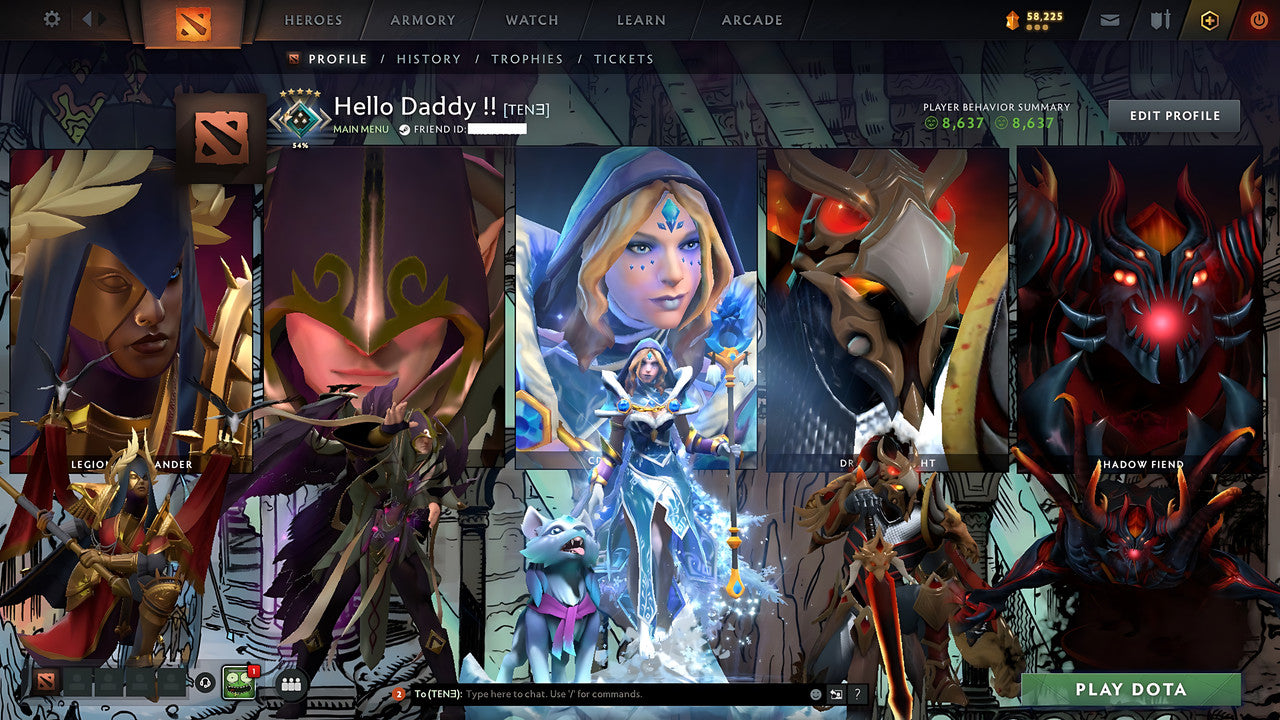Click the screenshot share icon beside chat
Viewport: 1280px width, 720px height.
[x=836, y=693]
